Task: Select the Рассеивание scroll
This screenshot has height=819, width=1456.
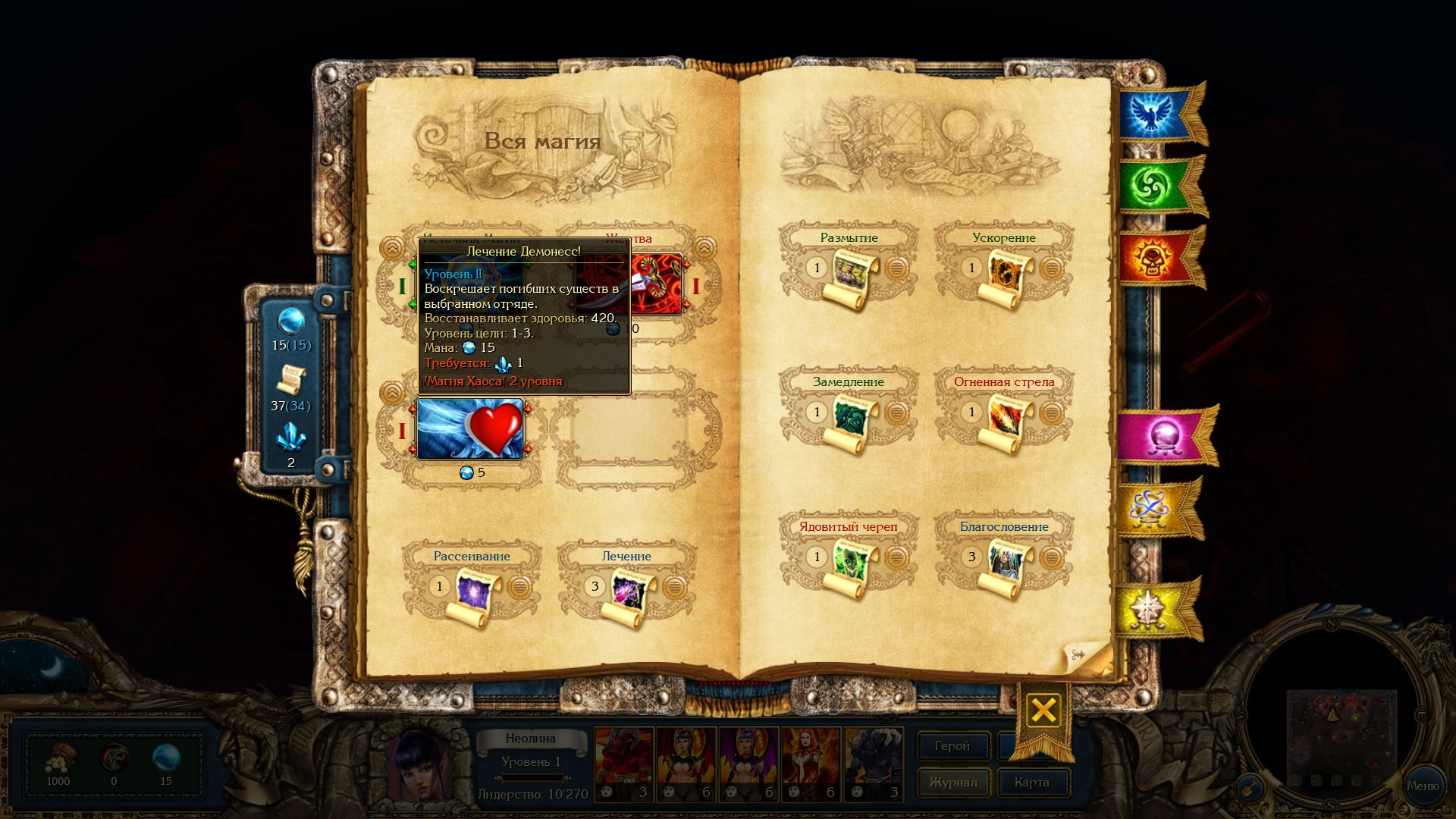Action: tap(475, 595)
